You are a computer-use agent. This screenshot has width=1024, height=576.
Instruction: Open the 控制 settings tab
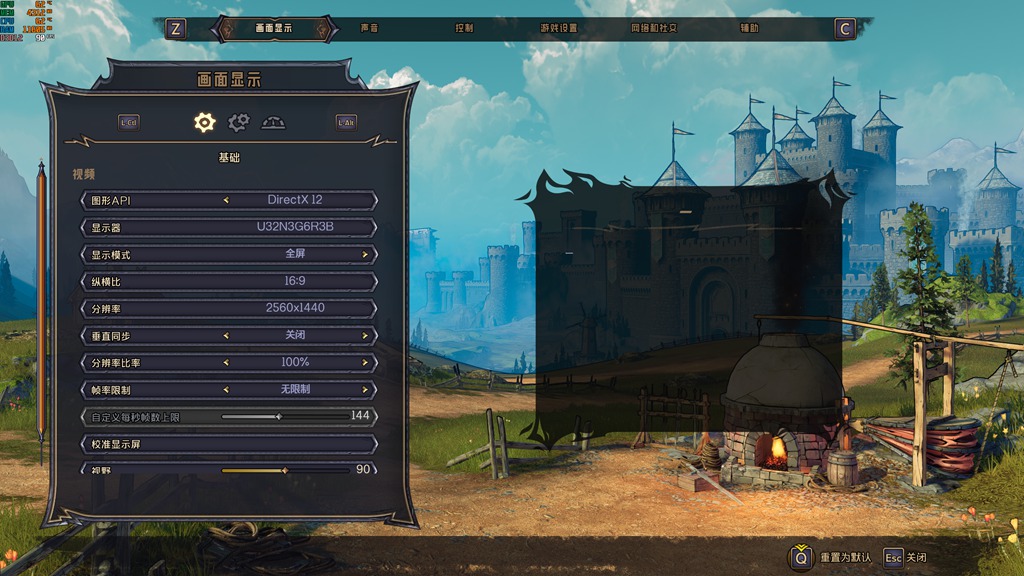coord(464,29)
